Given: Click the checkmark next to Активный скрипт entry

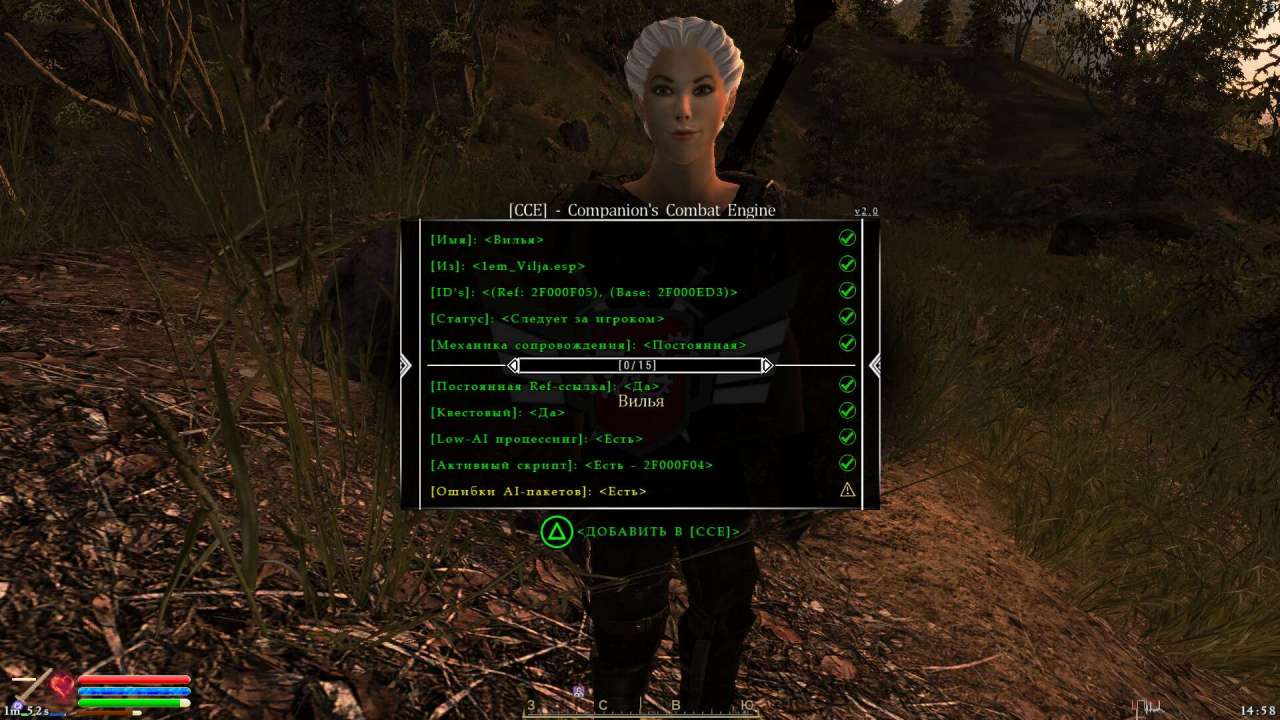Looking at the screenshot, I should [x=847, y=463].
